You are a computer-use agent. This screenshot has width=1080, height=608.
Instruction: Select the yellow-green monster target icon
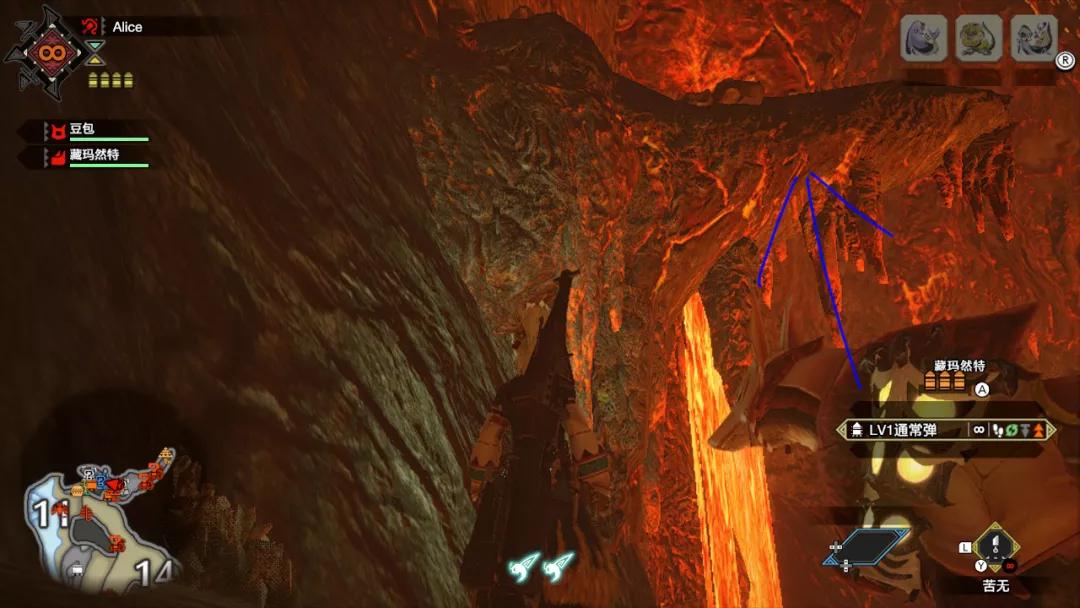[x=978, y=39]
